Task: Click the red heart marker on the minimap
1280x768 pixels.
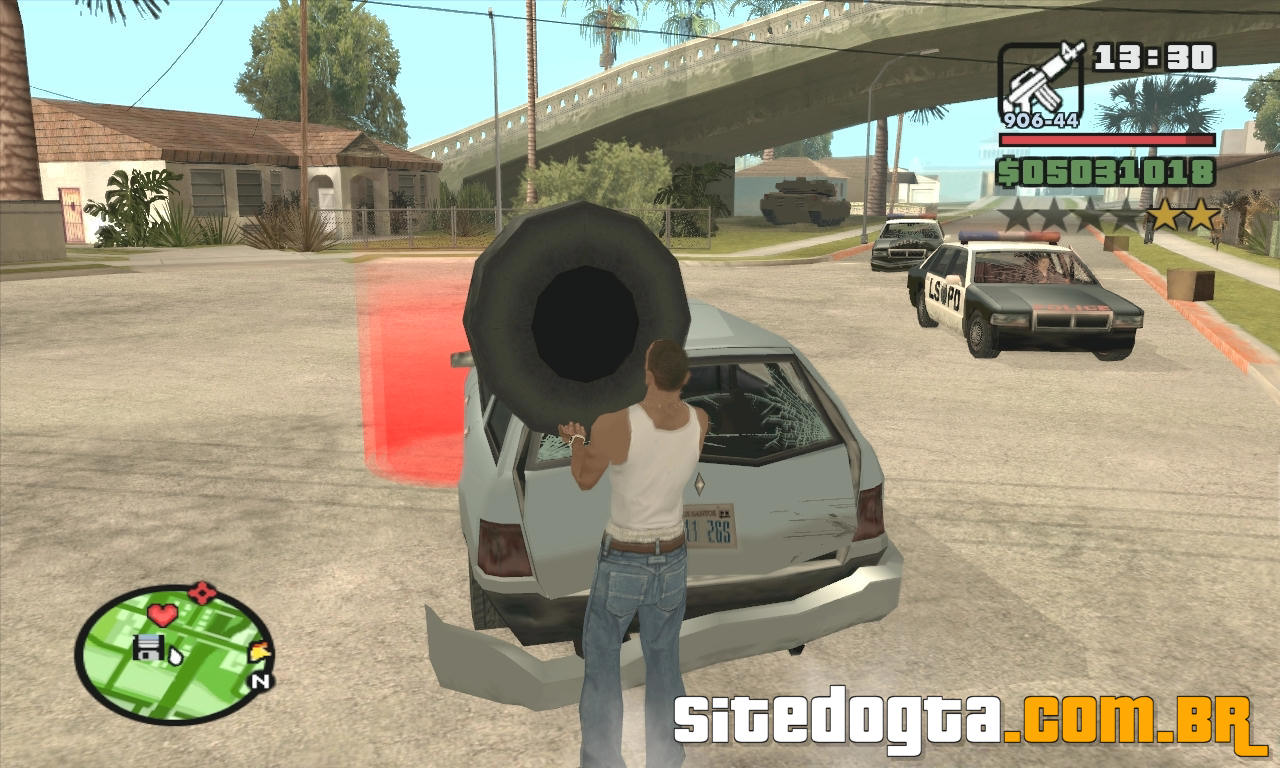Action: coord(162,614)
